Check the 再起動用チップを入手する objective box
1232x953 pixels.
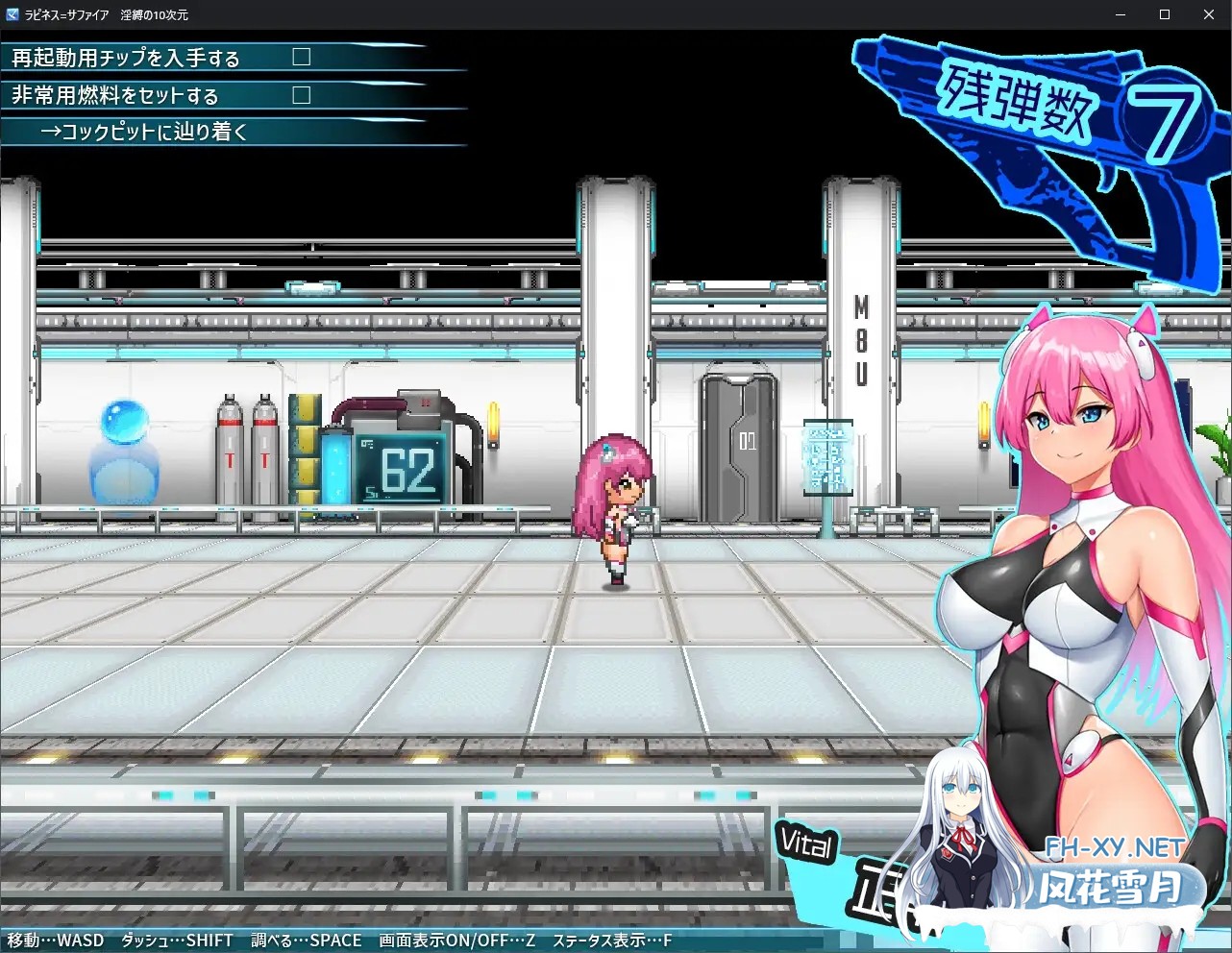click(301, 57)
